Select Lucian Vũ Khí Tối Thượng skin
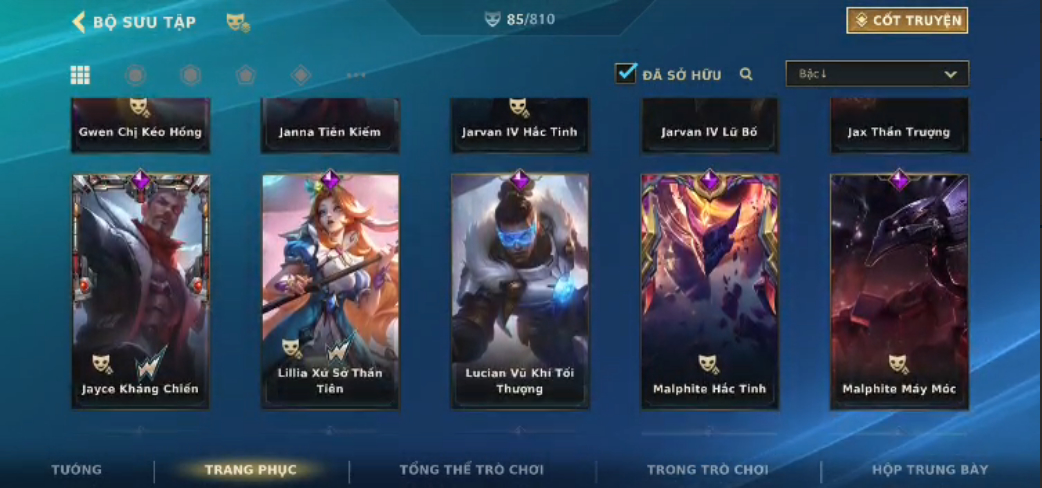 tap(519, 291)
